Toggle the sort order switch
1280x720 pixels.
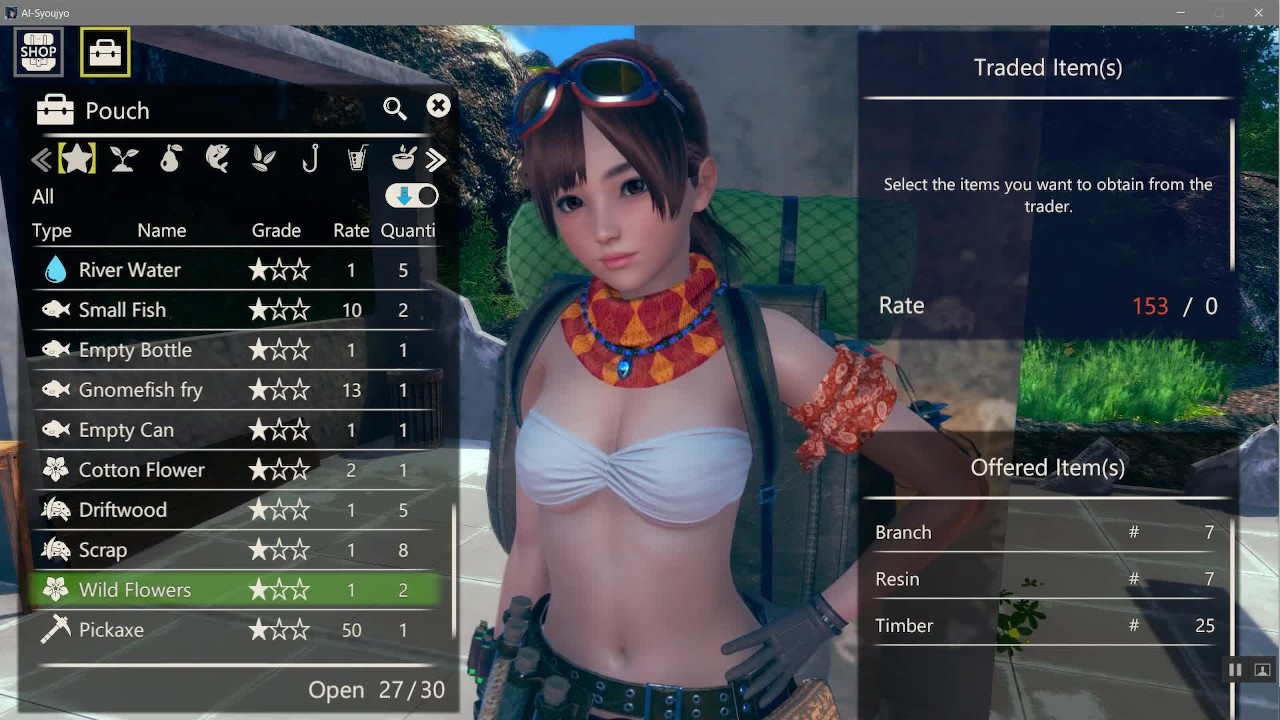point(412,196)
